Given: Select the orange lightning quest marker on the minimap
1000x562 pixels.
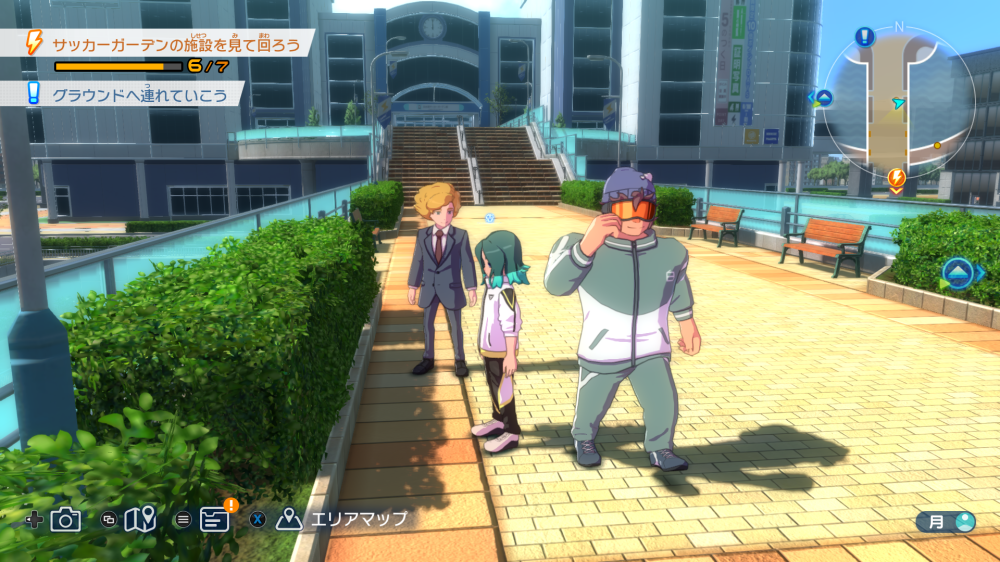Looking at the screenshot, I should click(897, 179).
